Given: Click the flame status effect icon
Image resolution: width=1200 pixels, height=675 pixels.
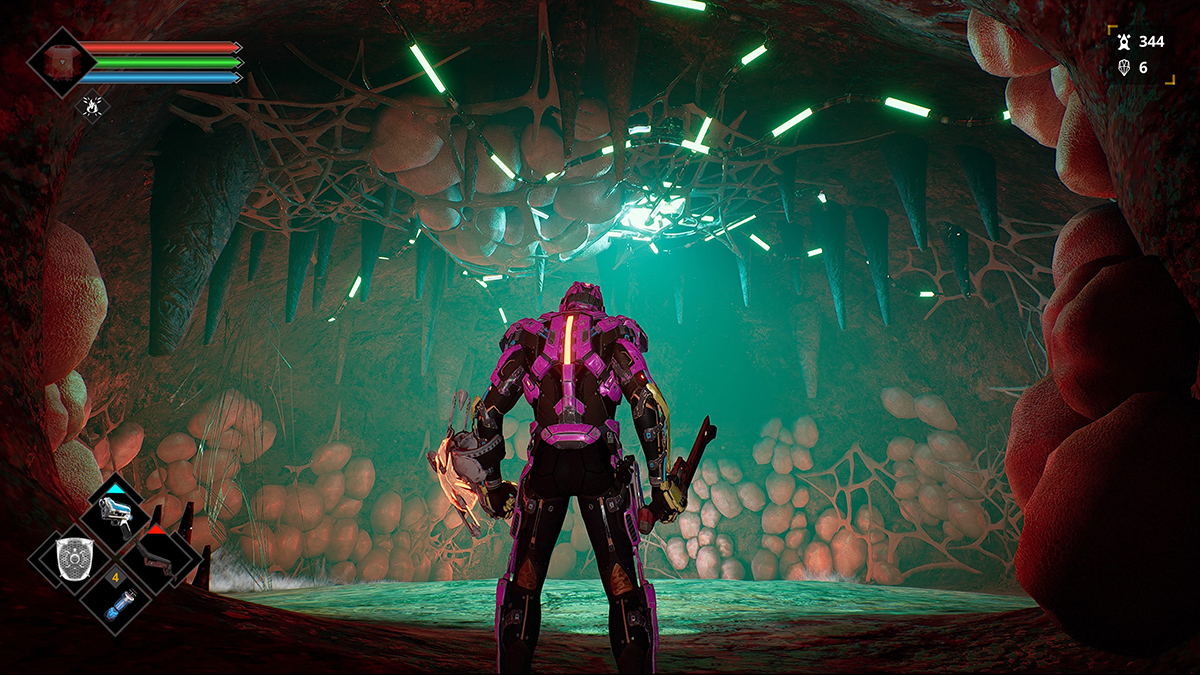Looking at the screenshot, I should [92, 103].
